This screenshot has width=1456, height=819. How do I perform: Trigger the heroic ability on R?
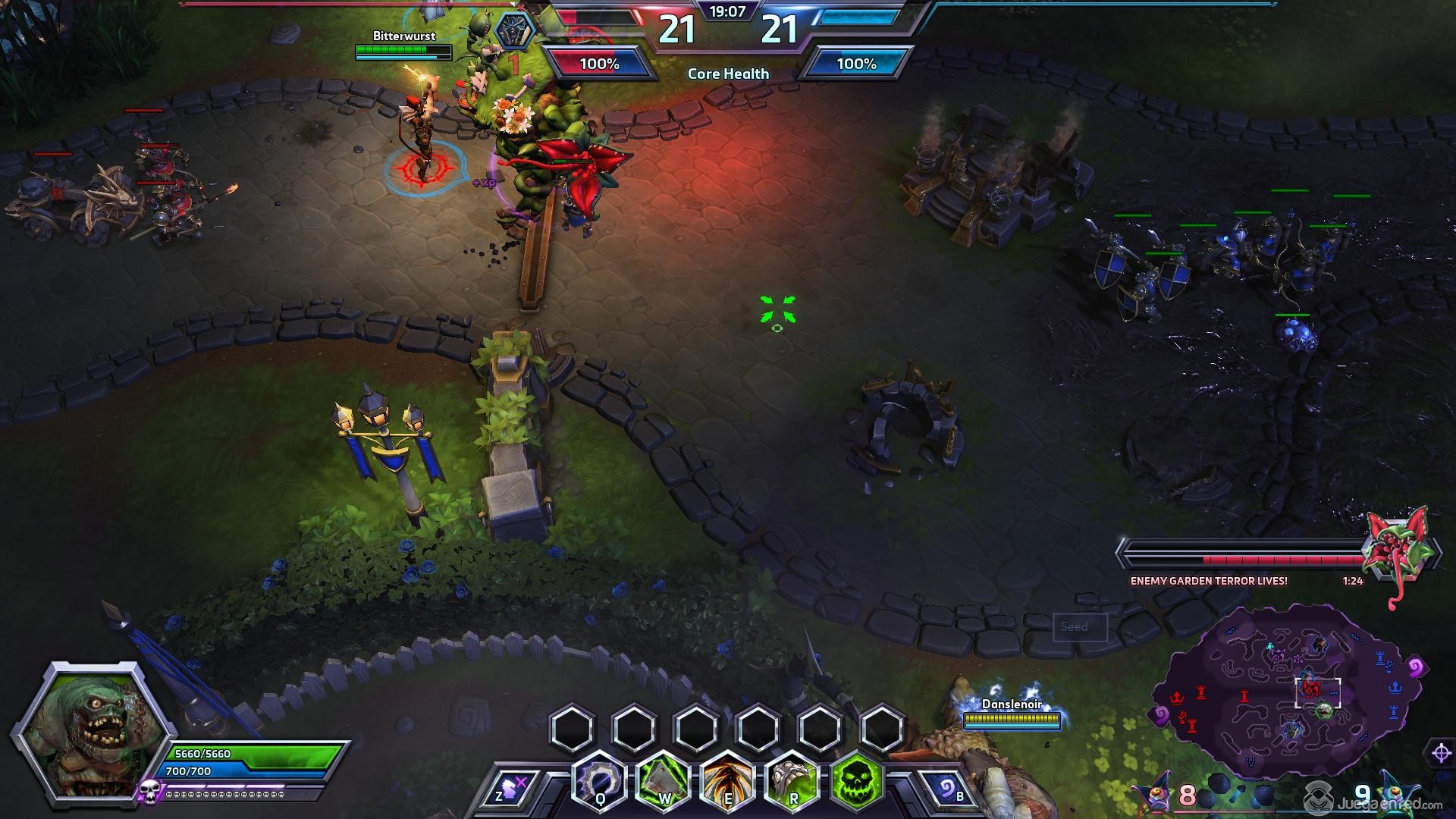point(792,781)
